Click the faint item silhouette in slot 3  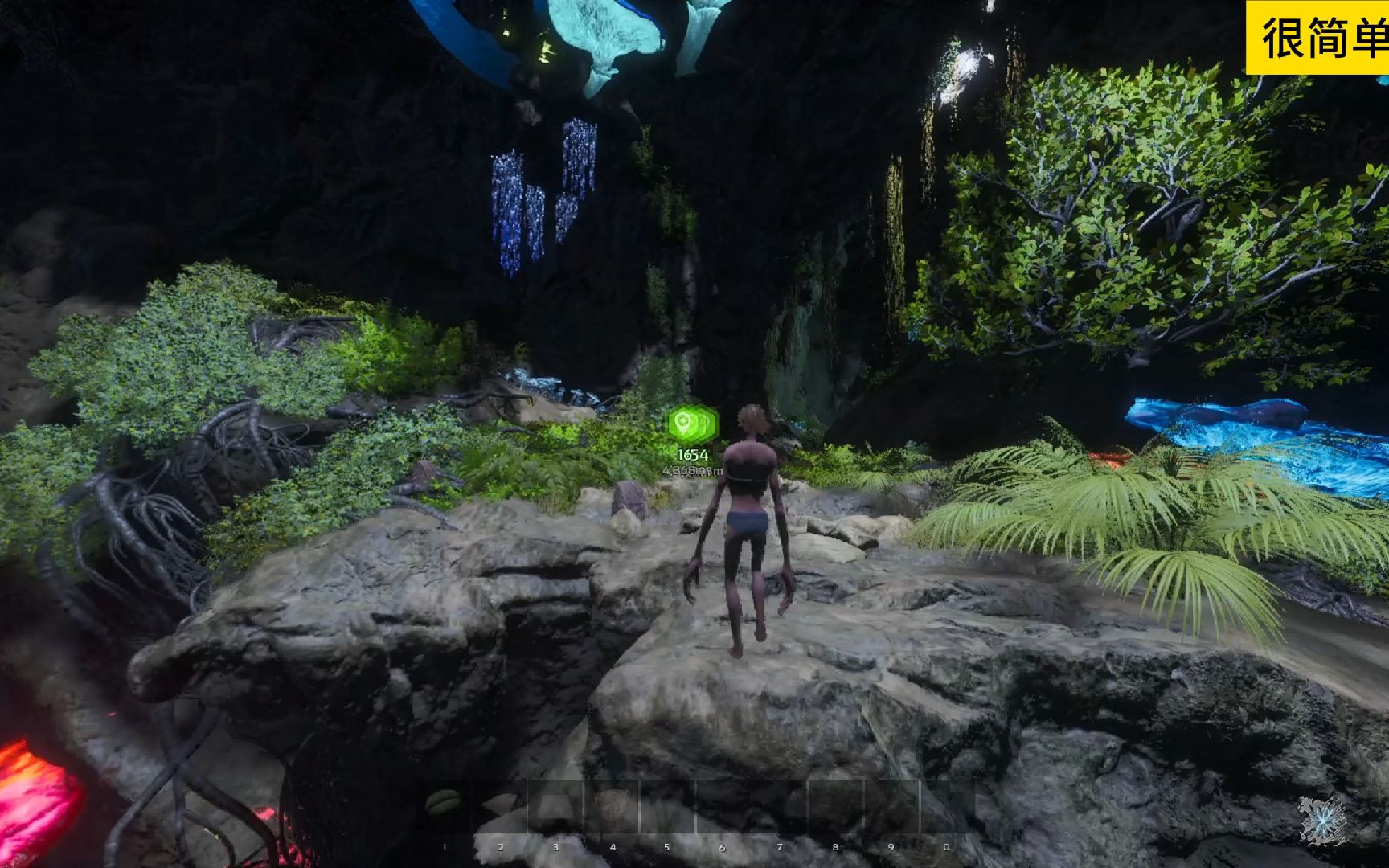tap(553, 802)
